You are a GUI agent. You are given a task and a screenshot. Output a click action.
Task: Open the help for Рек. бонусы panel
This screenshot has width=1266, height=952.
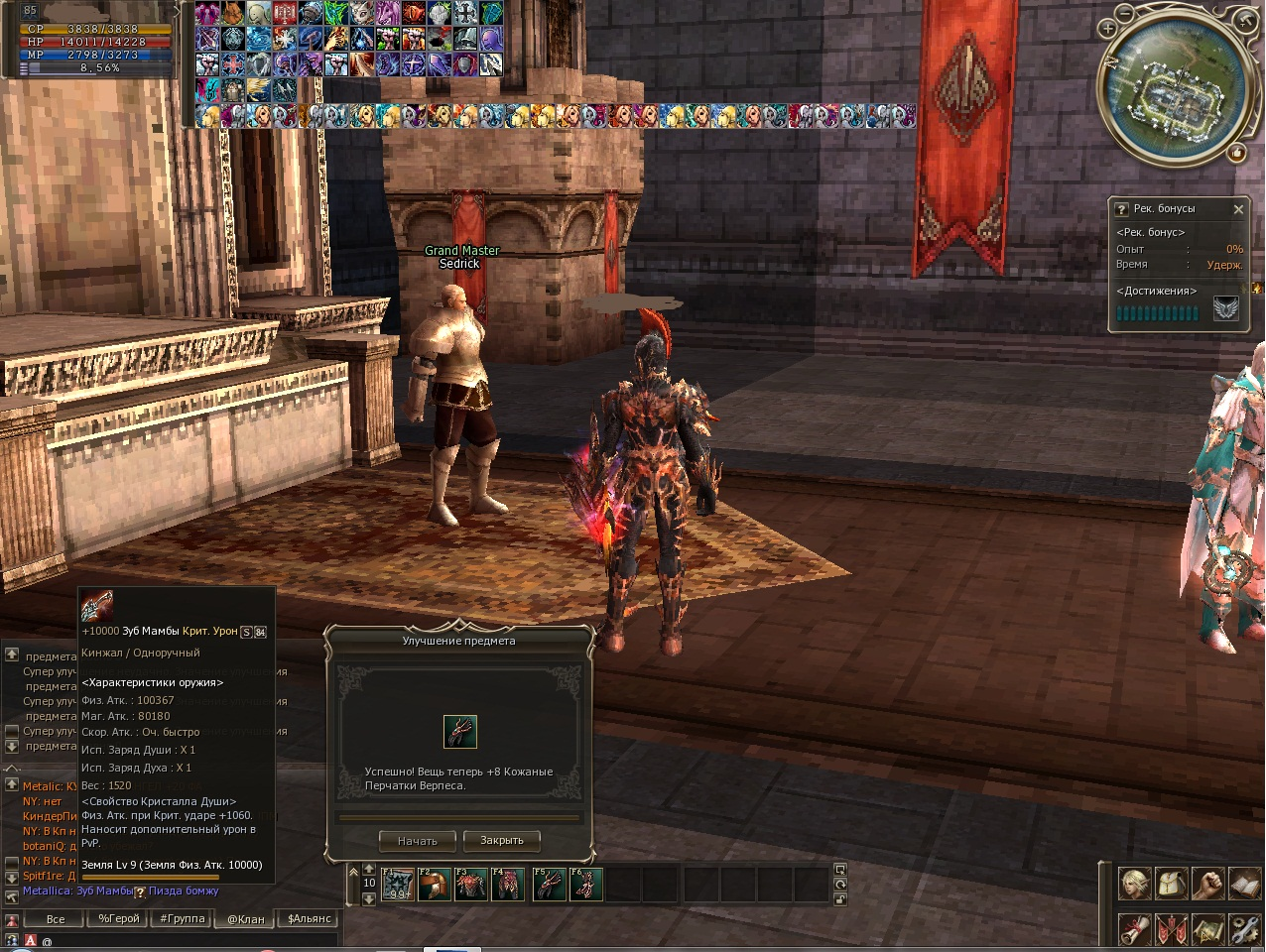pos(1122,209)
